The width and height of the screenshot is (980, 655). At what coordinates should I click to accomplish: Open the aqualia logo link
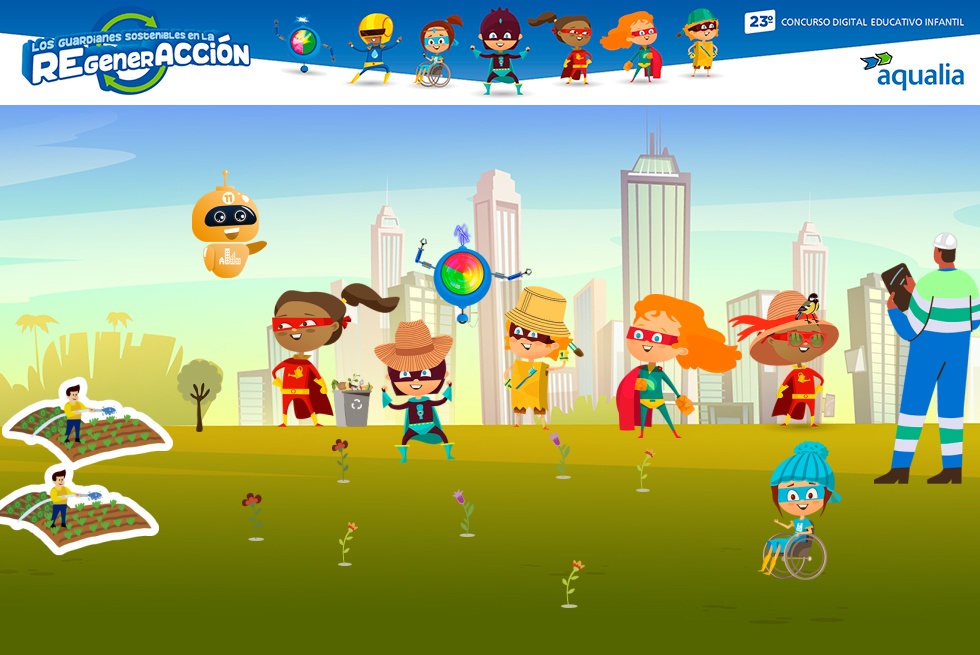912,70
